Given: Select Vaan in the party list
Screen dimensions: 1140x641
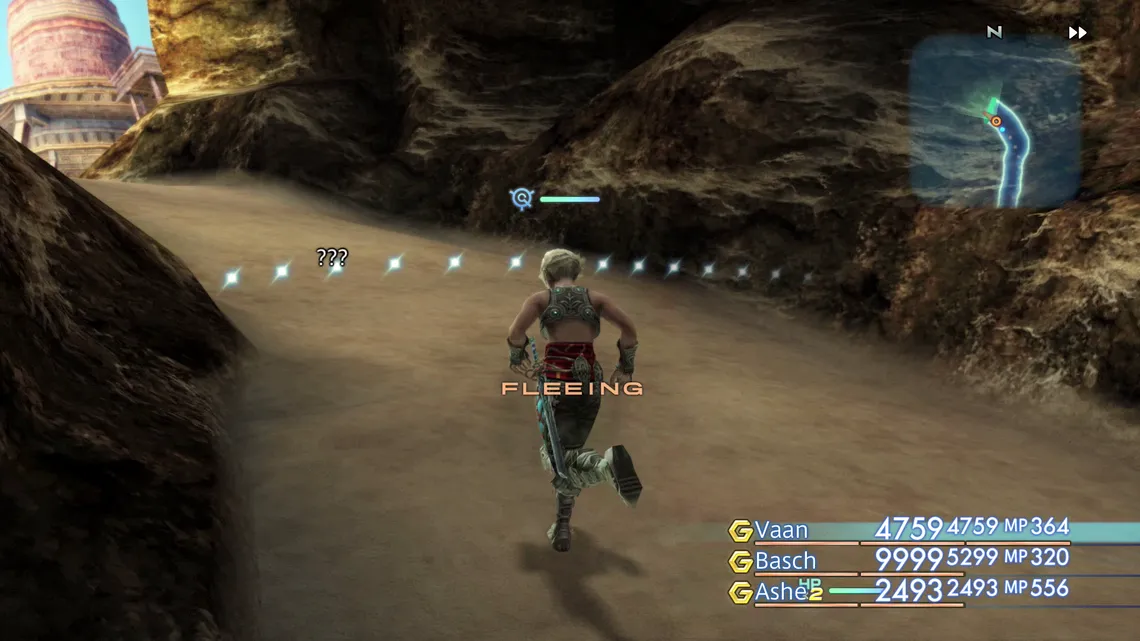Looking at the screenshot, I should pos(781,530).
